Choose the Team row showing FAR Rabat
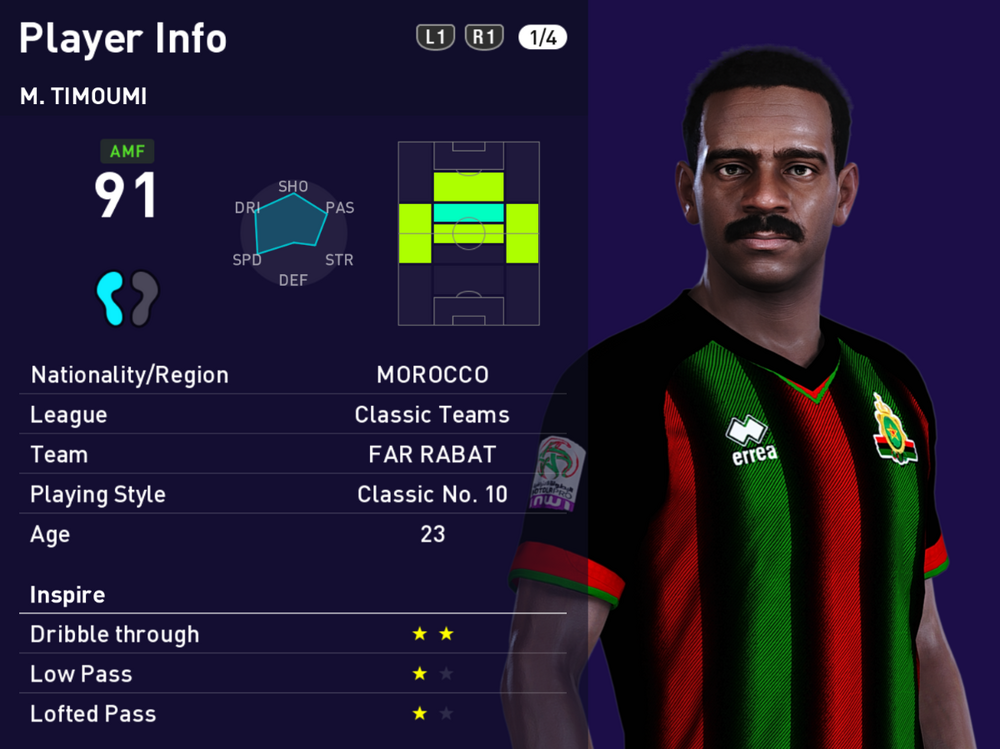 [293, 455]
